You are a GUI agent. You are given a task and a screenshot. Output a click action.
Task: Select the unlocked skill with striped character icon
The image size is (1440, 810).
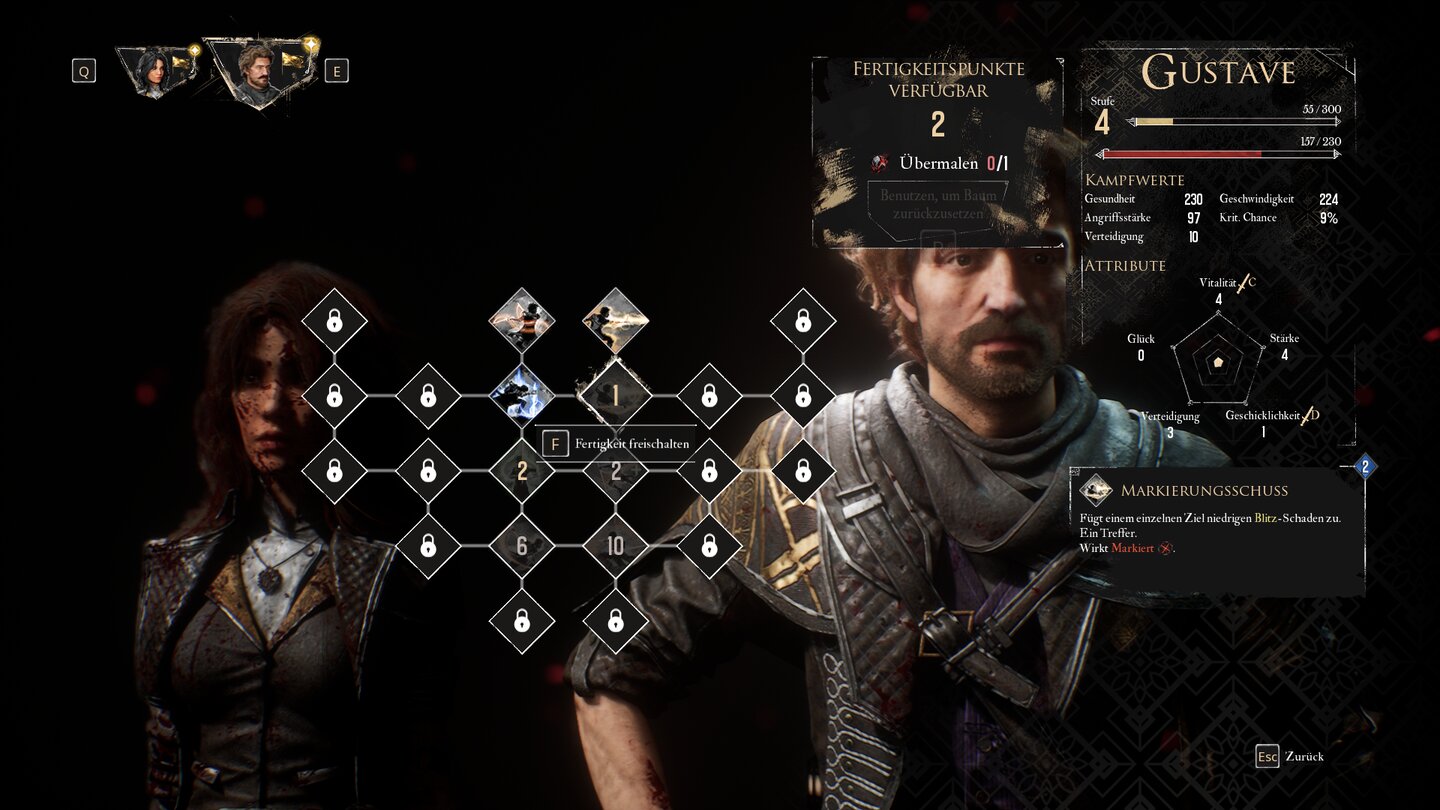pyautogui.click(x=521, y=321)
